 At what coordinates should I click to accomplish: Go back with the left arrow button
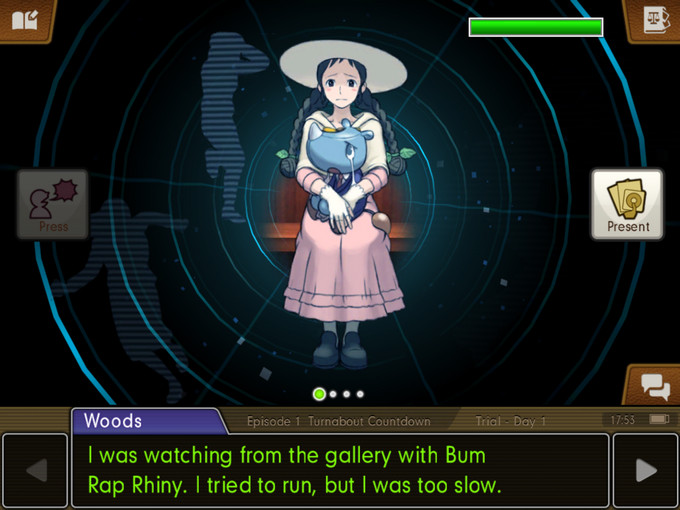[34, 470]
